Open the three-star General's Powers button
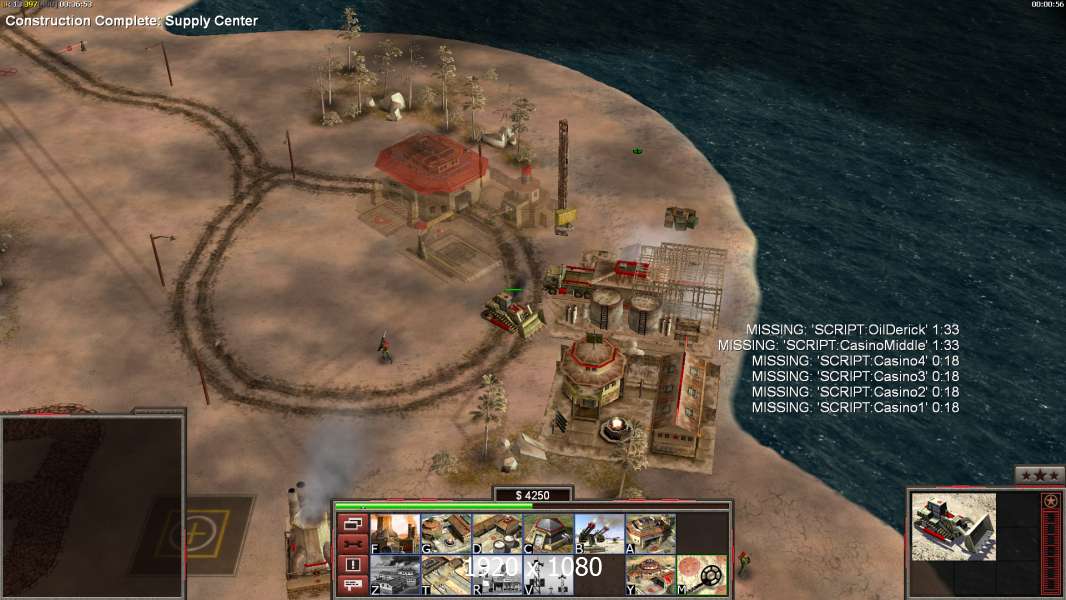The height and width of the screenshot is (600, 1066). pos(1039,475)
